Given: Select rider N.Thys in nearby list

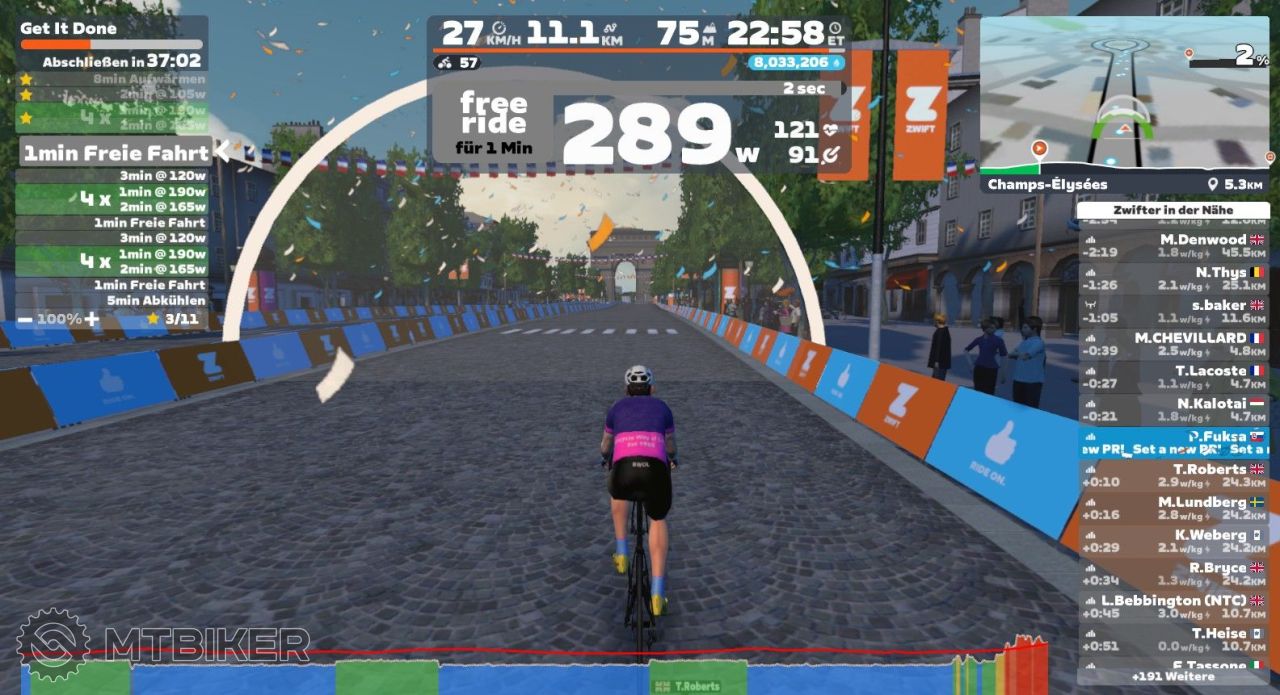Looking at the screenshot, I should (x=1173, y=278).
